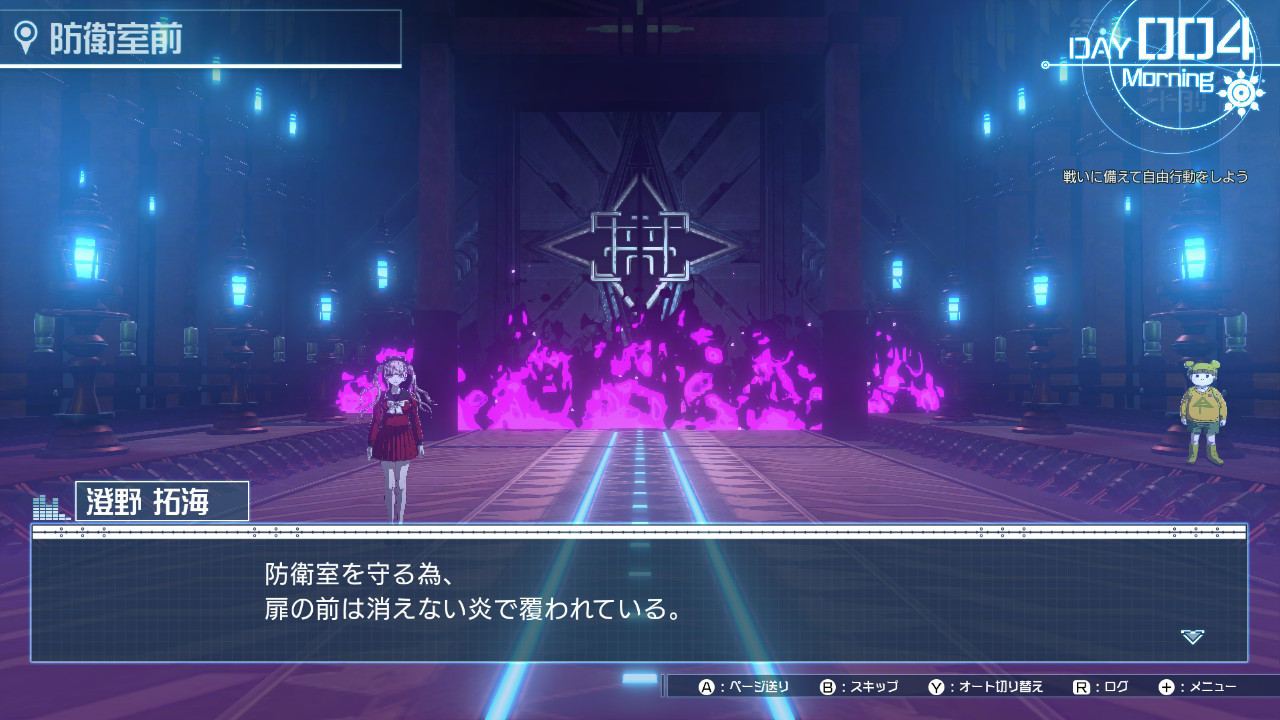Click the dialogue advance arrow indicator

pos(1190,636)
